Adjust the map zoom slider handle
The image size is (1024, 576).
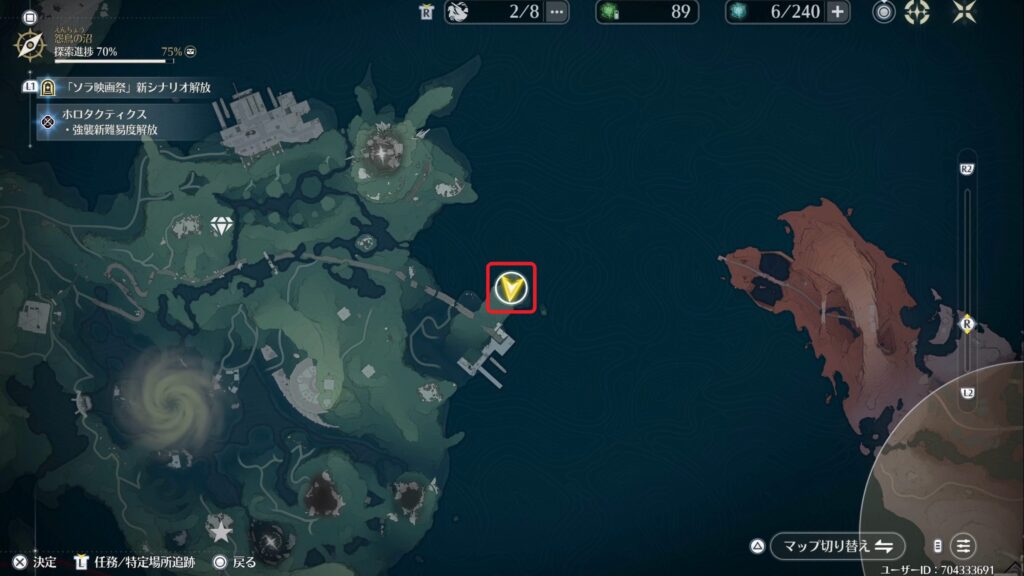967,323
